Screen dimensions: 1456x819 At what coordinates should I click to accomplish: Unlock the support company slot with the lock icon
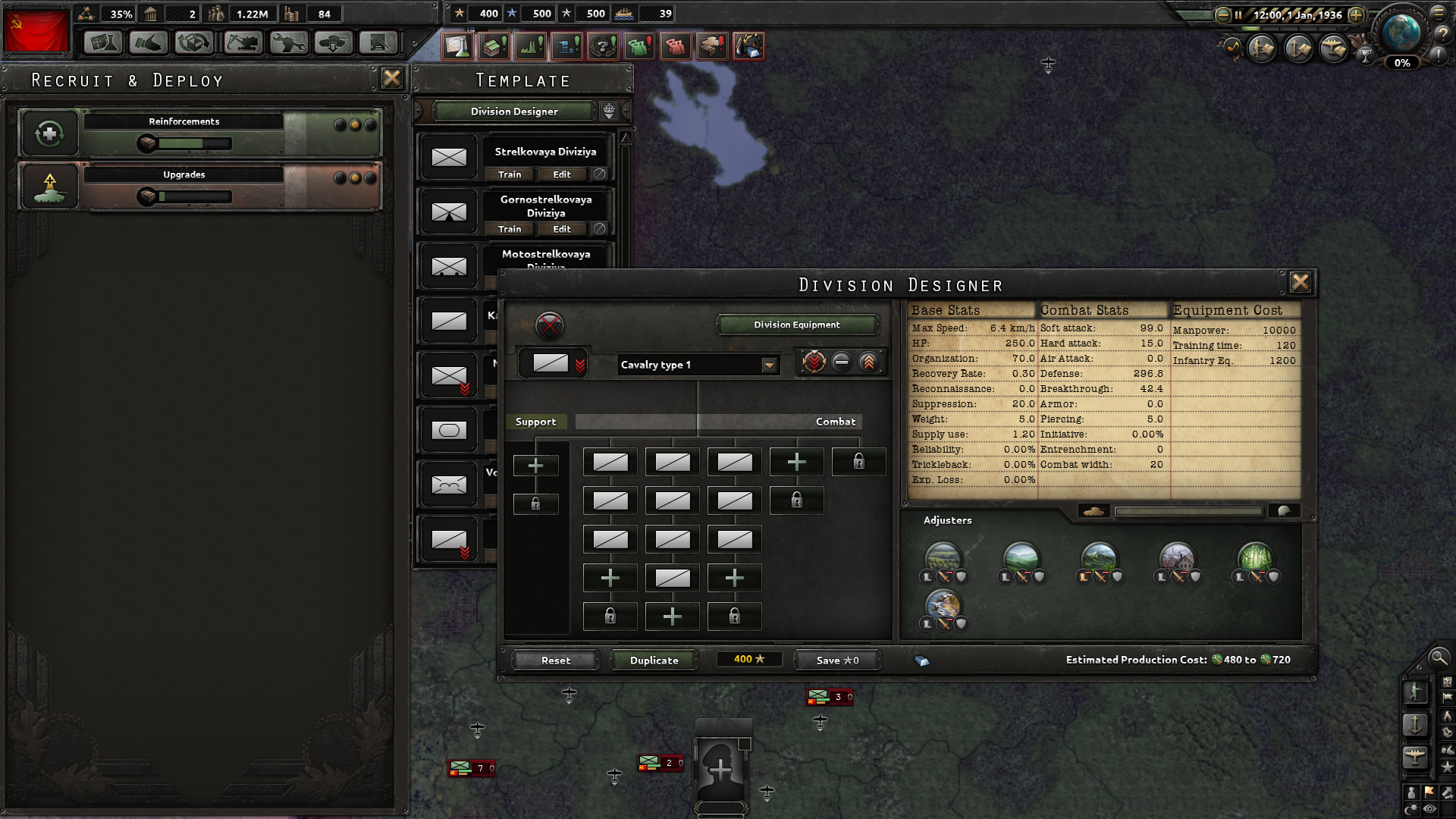(536, 503)
